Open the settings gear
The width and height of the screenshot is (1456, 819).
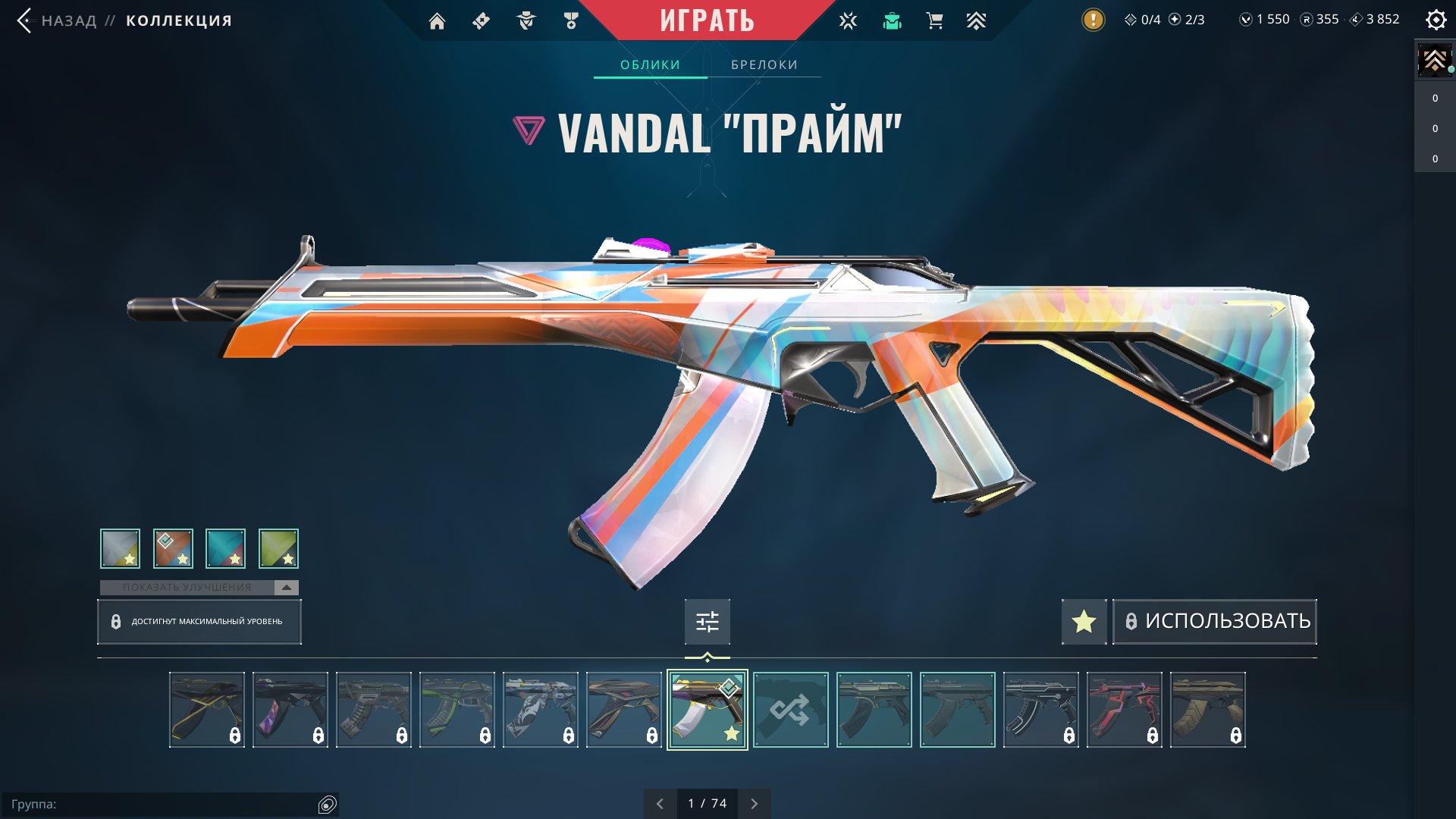(x=1436, y=20)
